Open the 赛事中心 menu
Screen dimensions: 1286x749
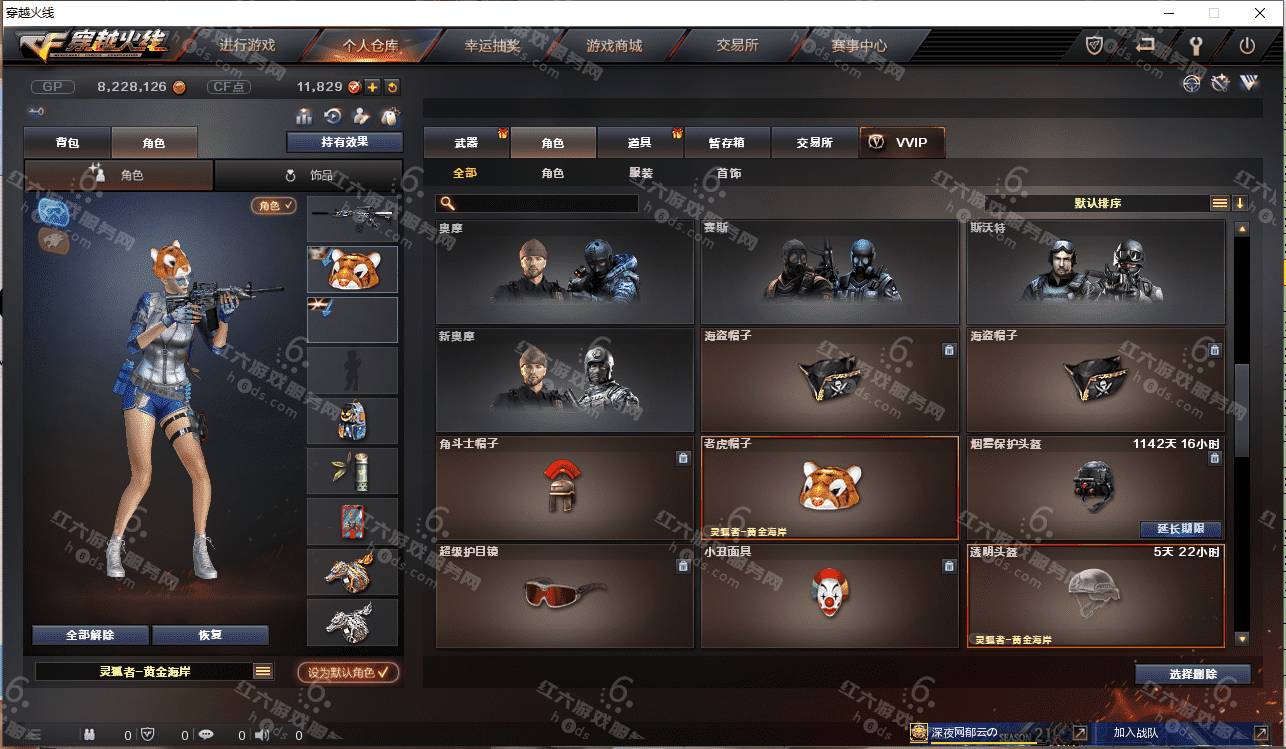(x=858, y=46)
